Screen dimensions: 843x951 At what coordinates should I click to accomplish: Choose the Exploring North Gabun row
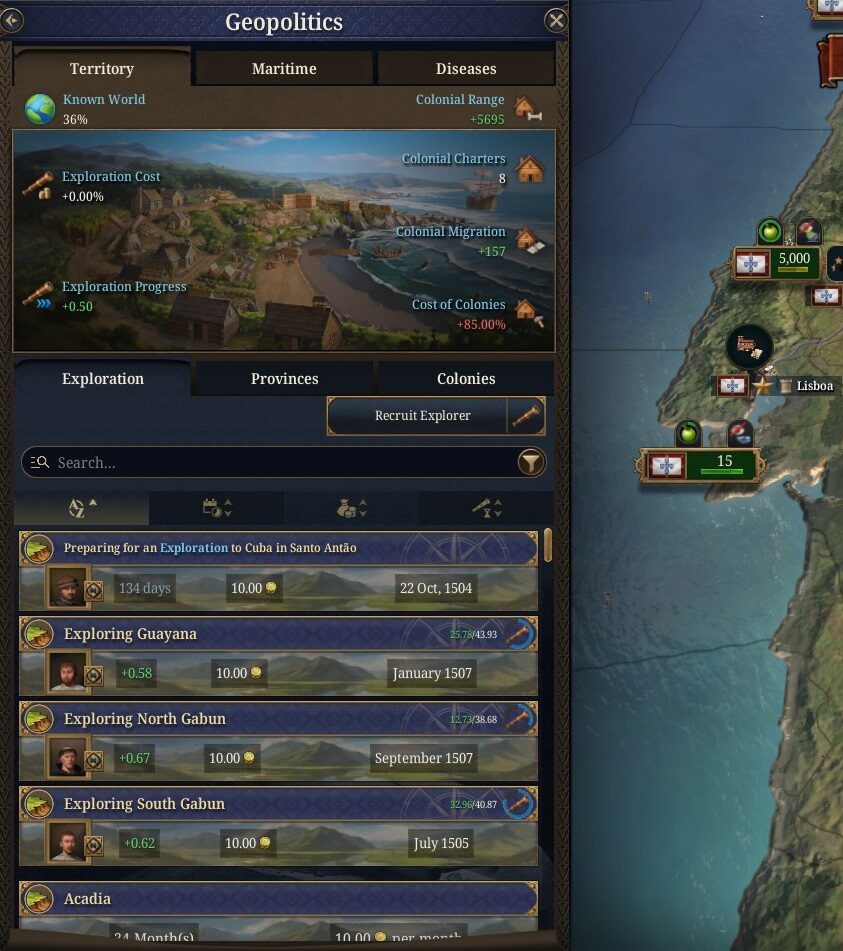[x=250, y=719]
